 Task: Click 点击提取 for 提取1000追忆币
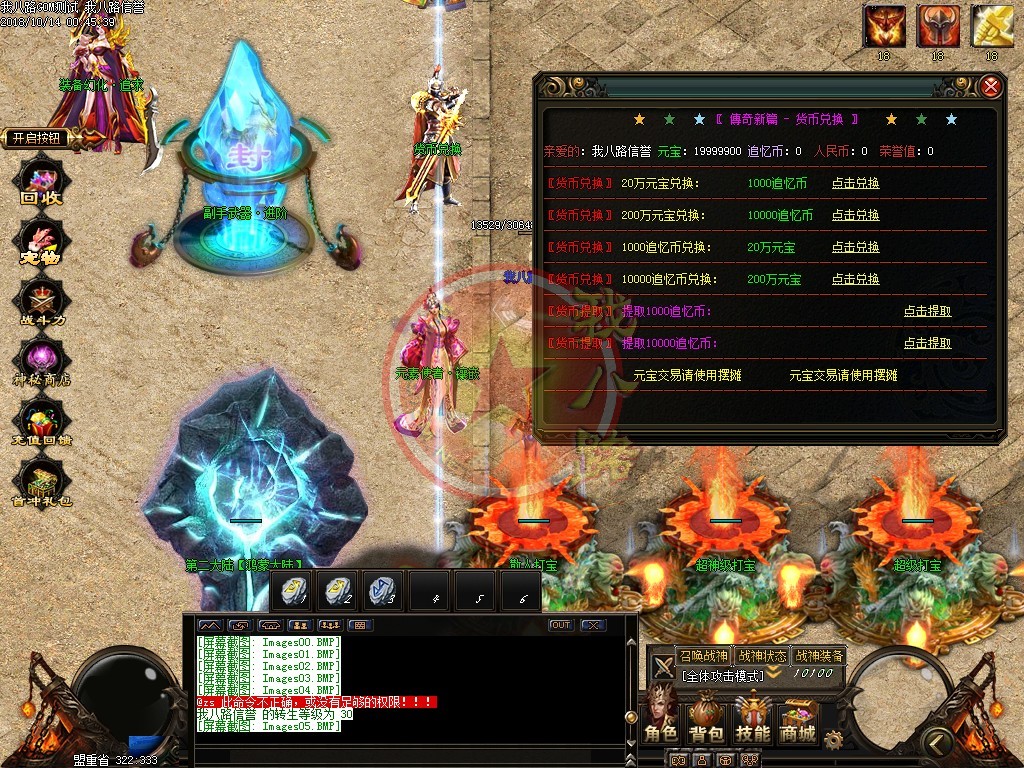tap(927, 311)
